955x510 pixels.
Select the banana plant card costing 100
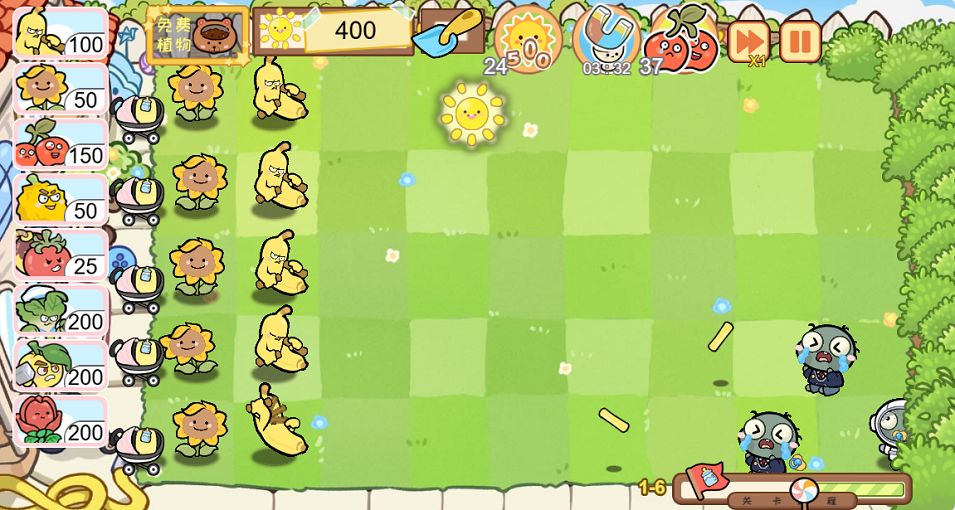(60, 33)
